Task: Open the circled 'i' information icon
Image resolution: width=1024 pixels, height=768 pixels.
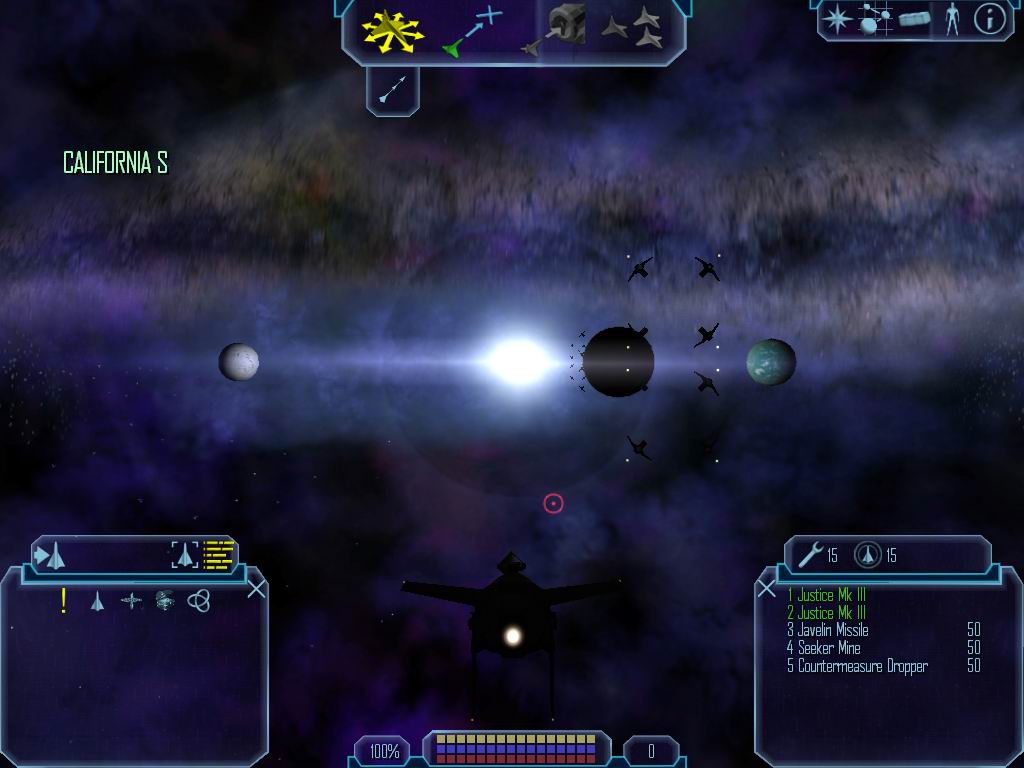Action: (989, 19)
